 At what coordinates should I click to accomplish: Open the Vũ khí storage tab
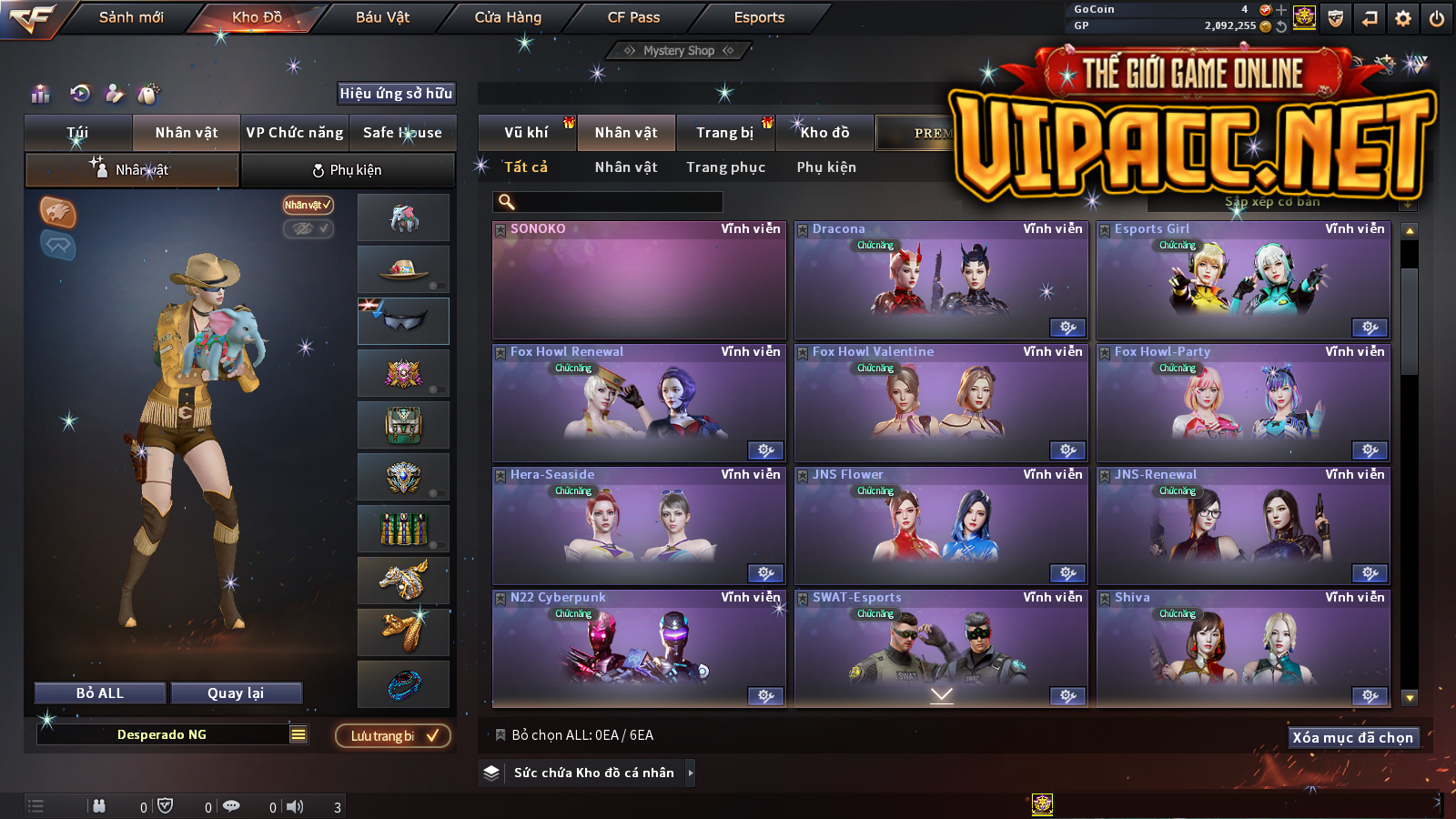[x=526, y=133]
